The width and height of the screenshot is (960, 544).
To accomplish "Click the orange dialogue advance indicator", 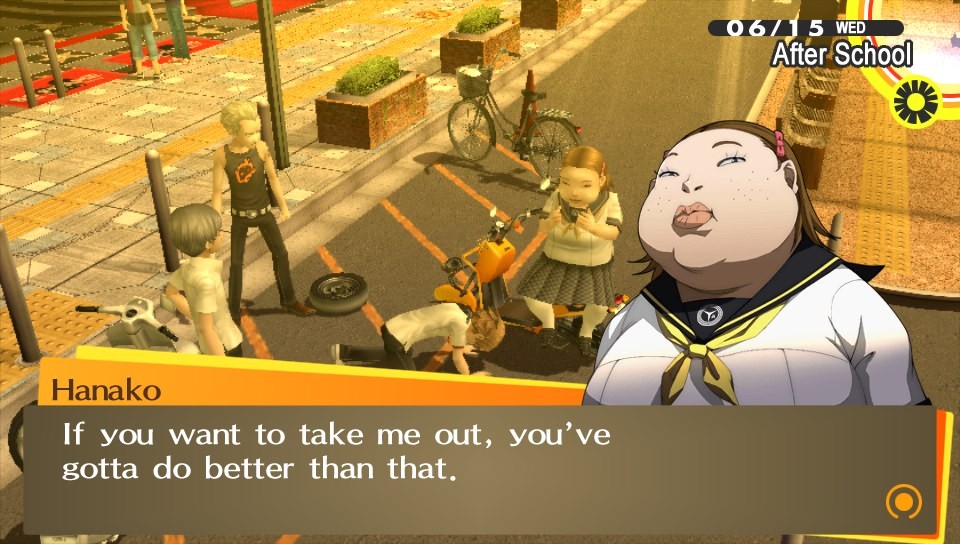I will (x=903, y=501).
